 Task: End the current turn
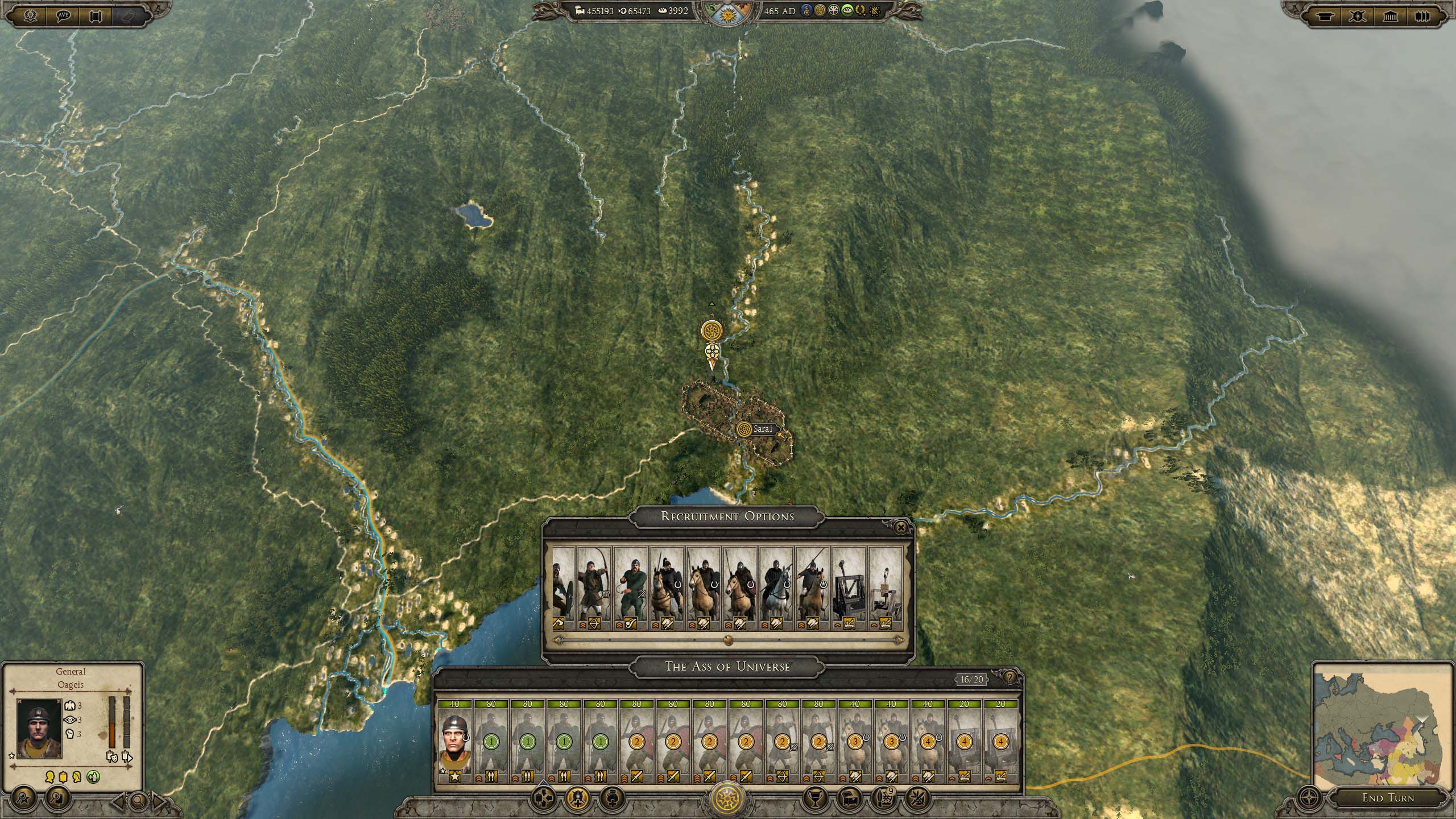coord(1387,798)
